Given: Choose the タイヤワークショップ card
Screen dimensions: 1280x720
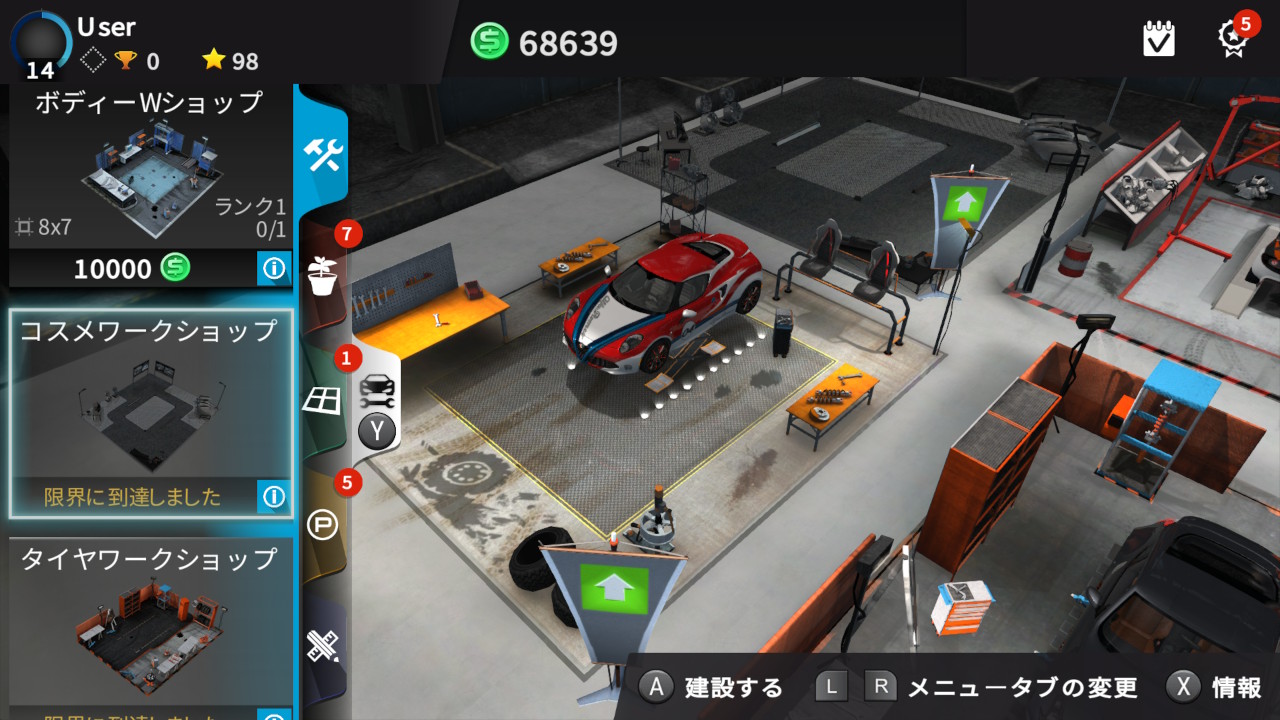Looking at the screenshot, I should point(150,620).
